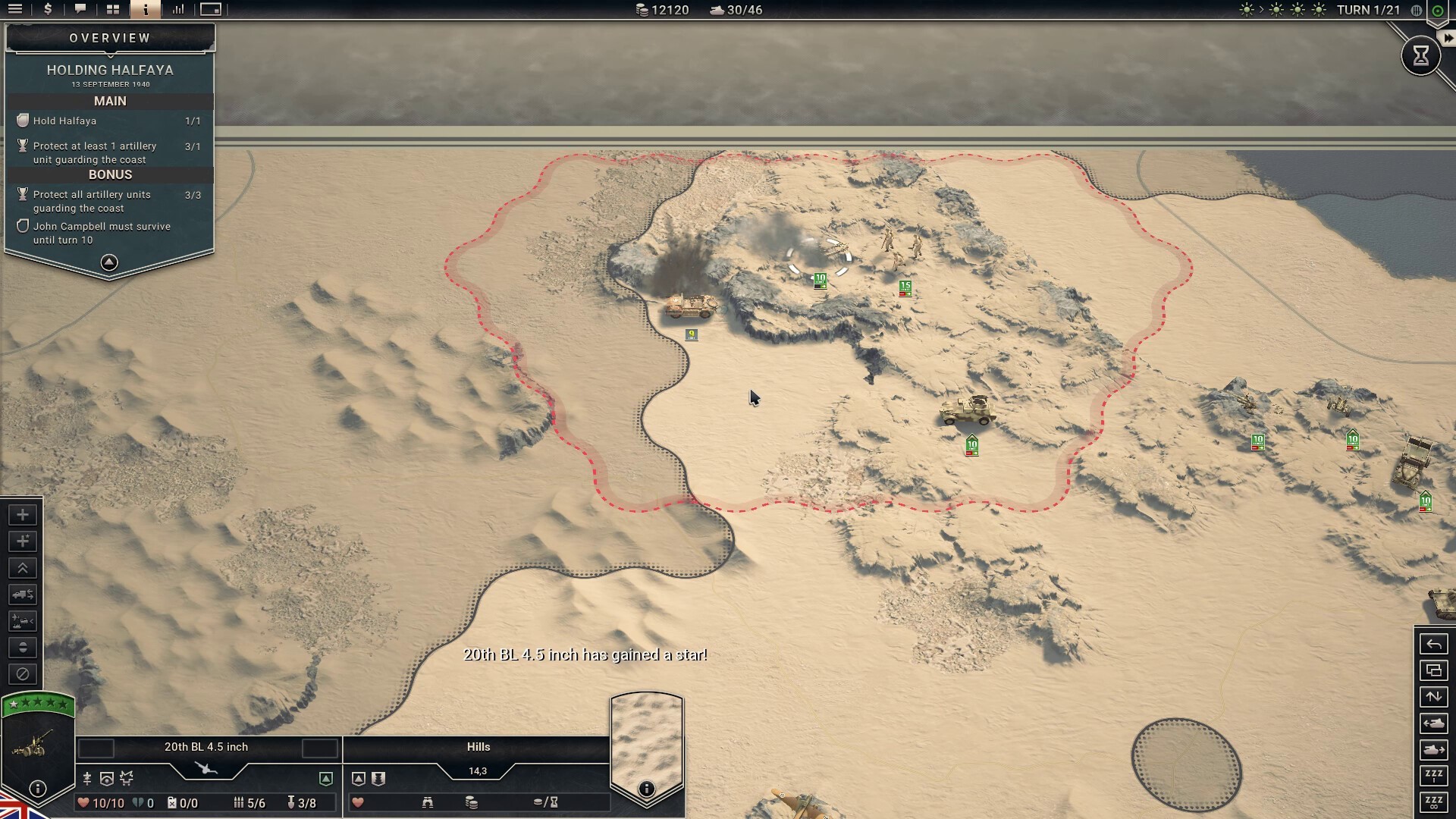Disband unit with the crossed circle button

coord(23,674)
